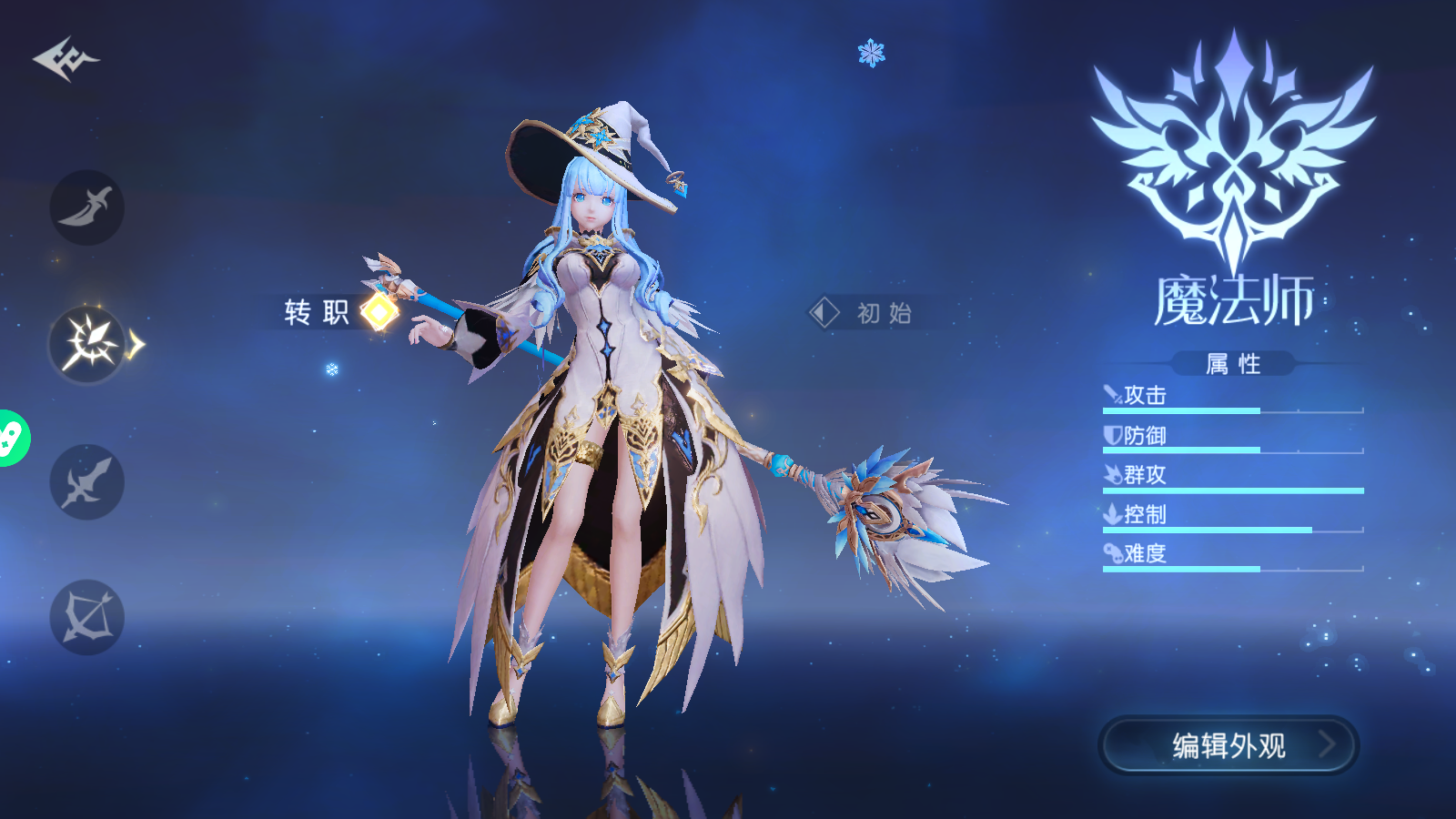The image size is (1456, 819).
Task: Choose the magic burst mage class icon
Action: pos(87,345)
